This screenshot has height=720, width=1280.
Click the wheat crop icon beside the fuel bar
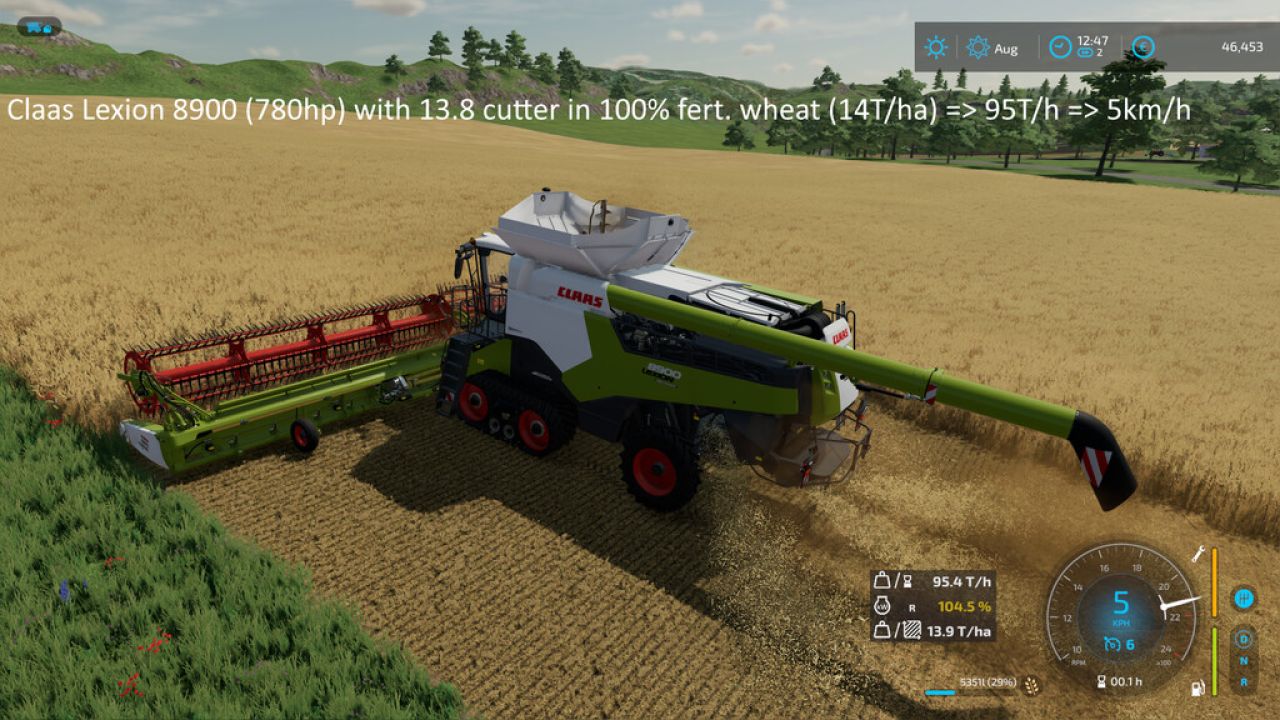(1030, 686)
